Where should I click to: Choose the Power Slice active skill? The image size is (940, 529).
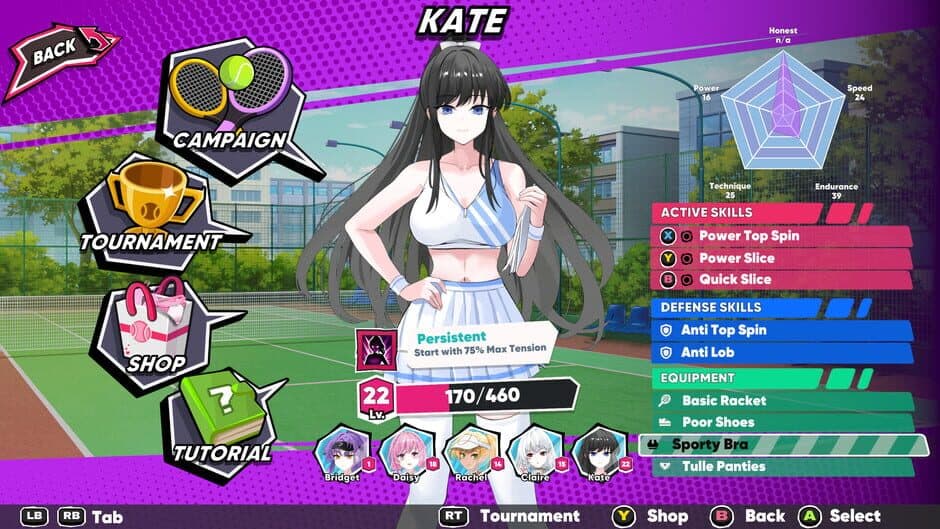780,258
